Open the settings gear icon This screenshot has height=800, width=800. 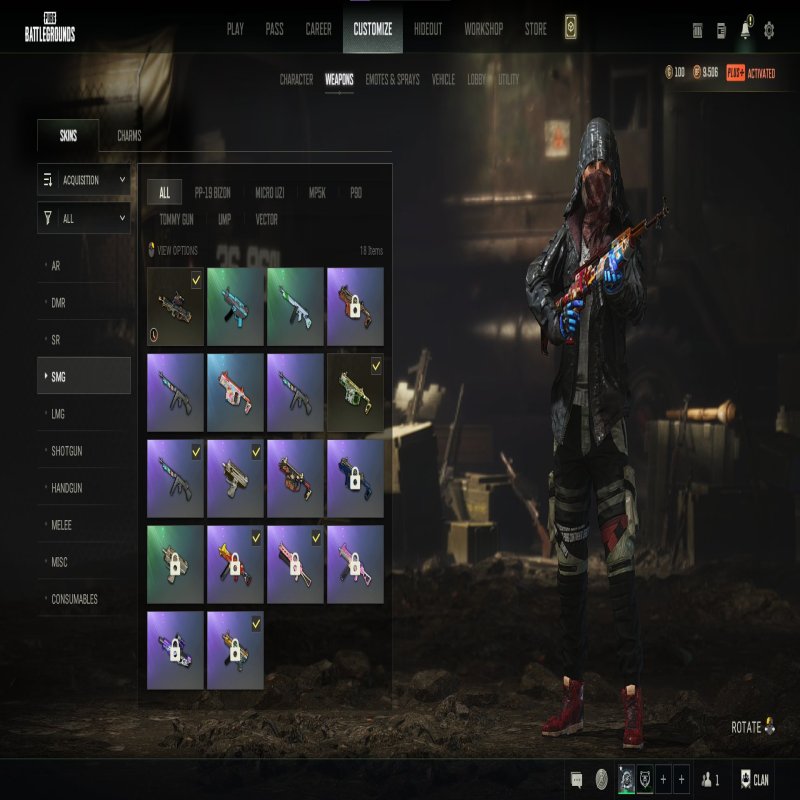pyautogui.click(x=769, y=30)
